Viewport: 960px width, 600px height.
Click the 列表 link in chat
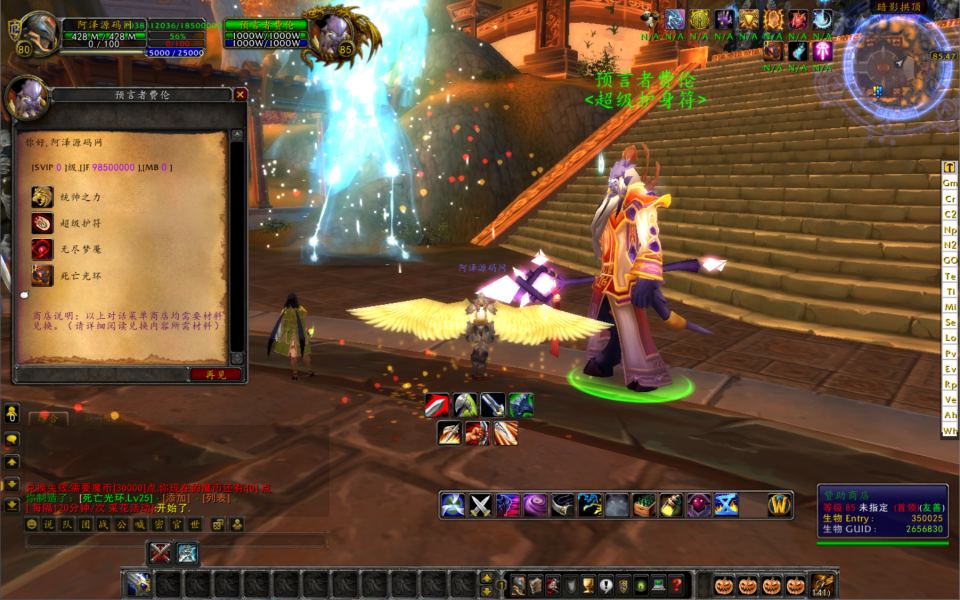click(x=216, y=497)
